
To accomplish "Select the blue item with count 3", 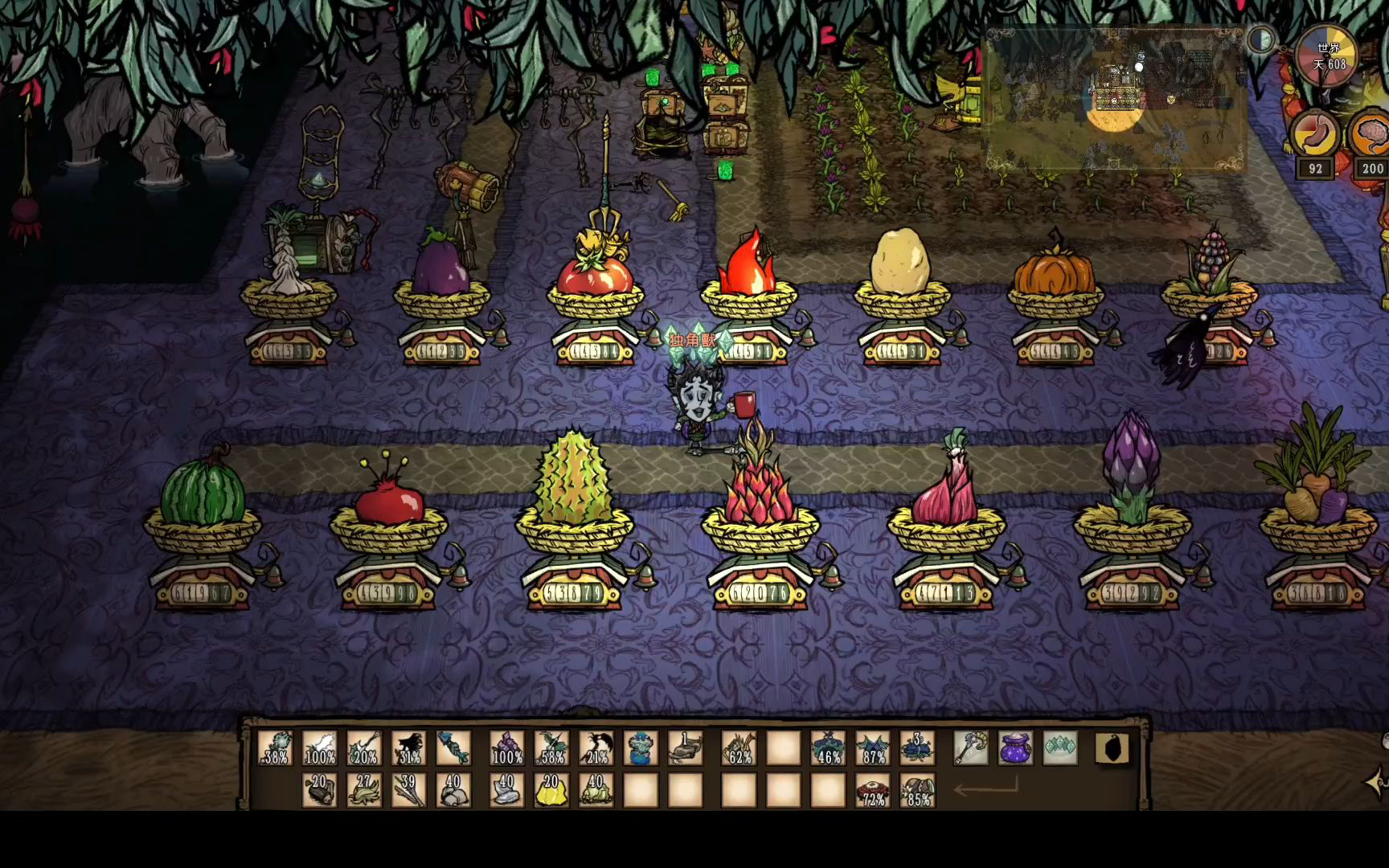I will (917, 747).
